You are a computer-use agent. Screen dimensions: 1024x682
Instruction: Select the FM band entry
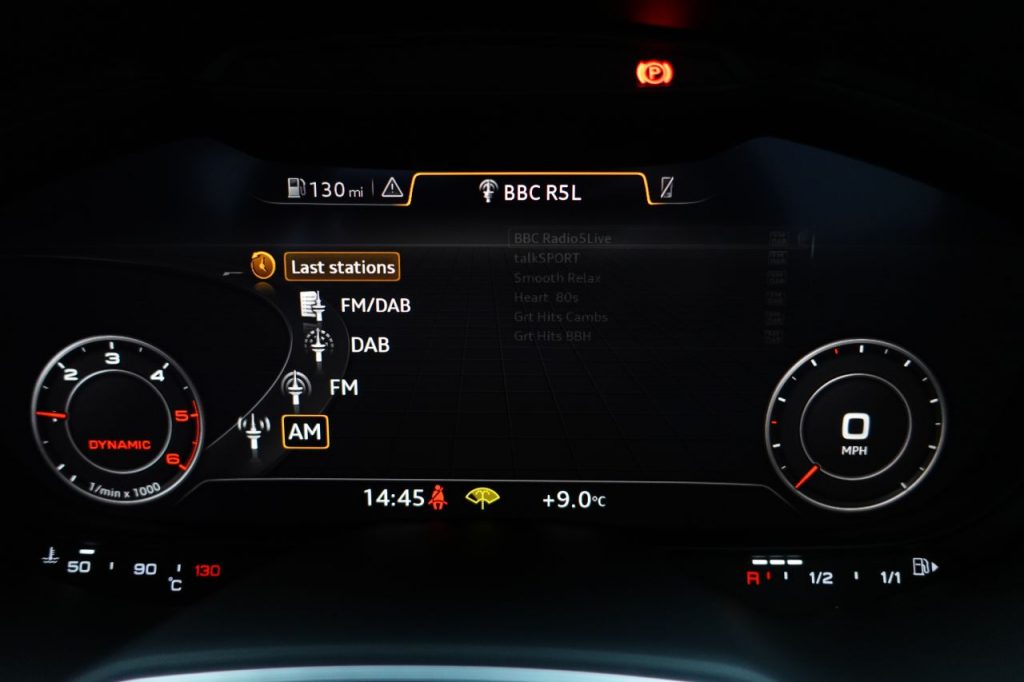[343, 387]
